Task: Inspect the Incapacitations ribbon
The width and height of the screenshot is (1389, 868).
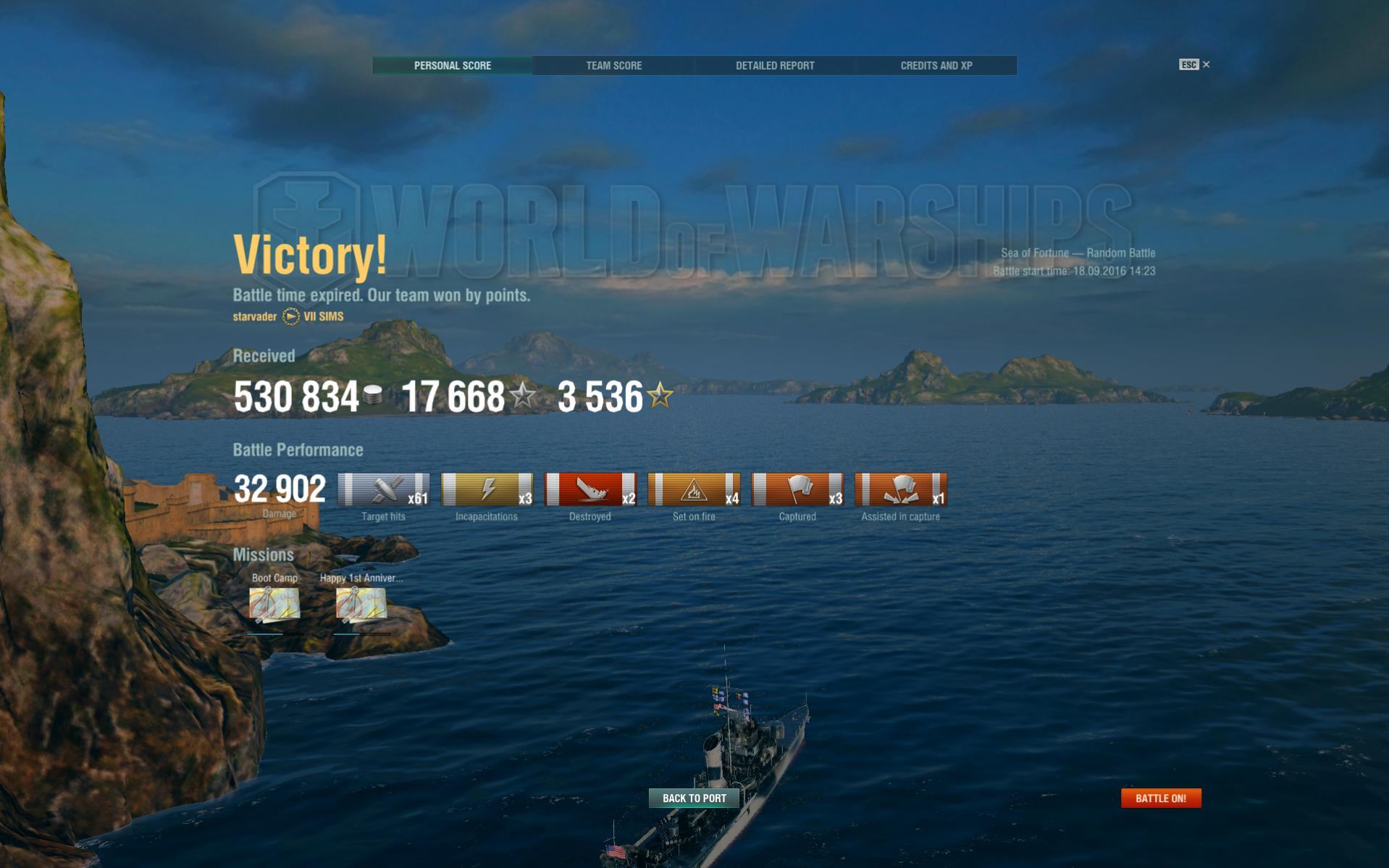Action: coord(487,489)
